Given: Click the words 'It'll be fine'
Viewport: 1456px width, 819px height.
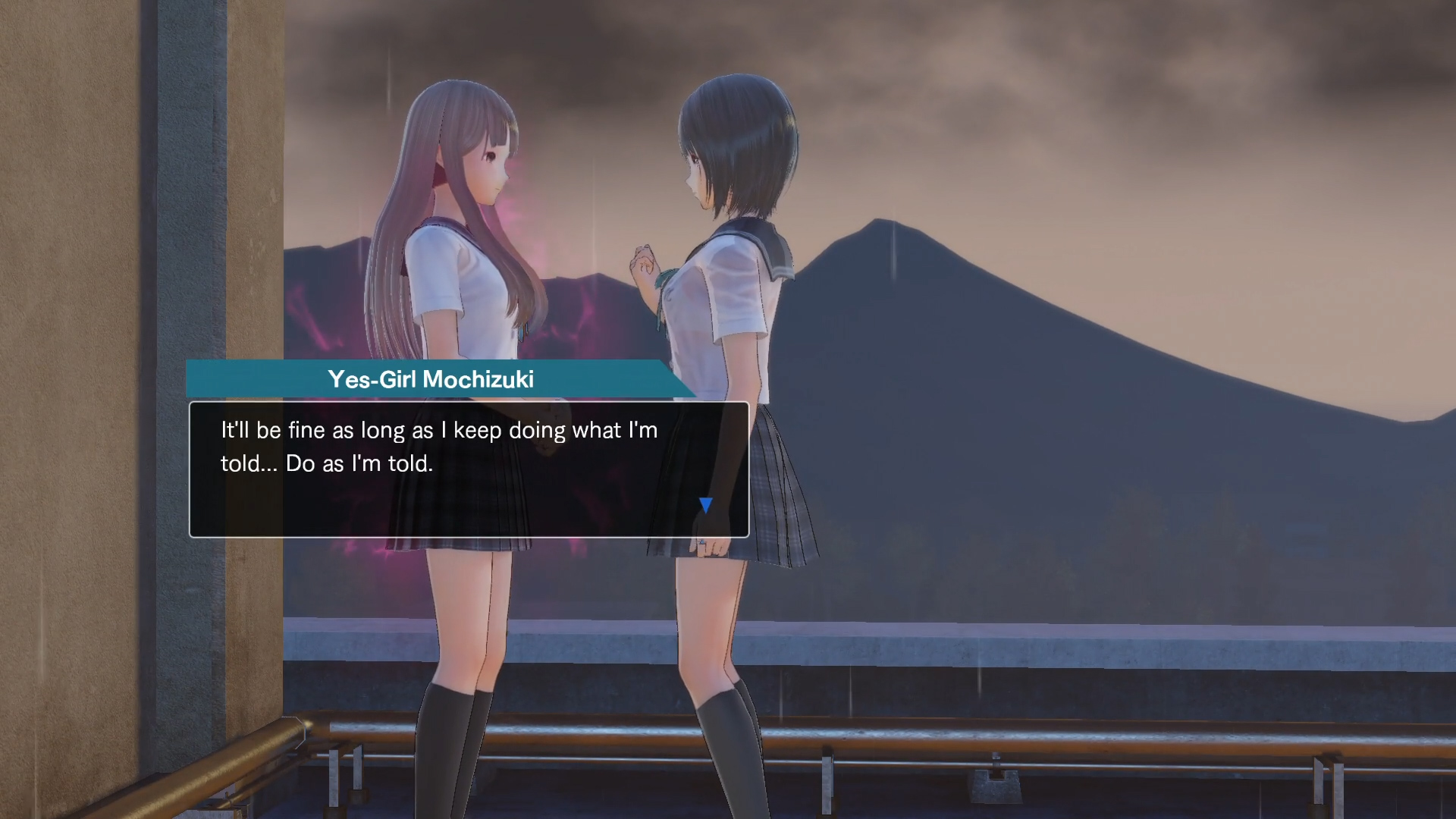Looking at the screenshot, I should [262, 429].
